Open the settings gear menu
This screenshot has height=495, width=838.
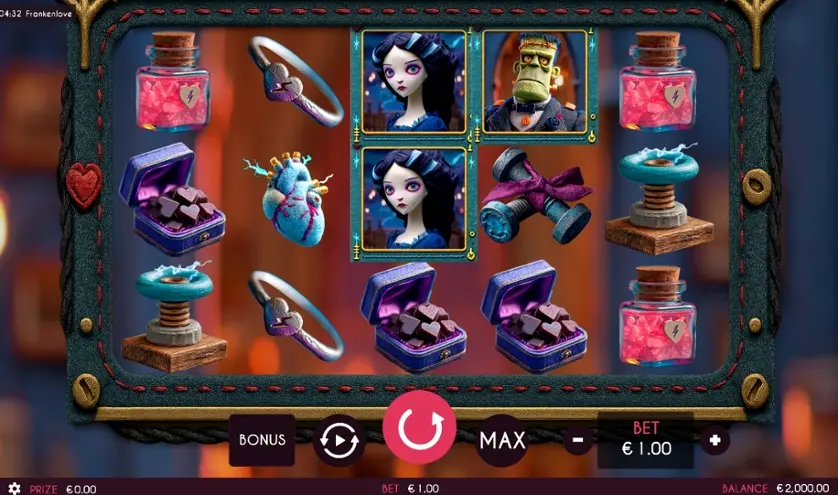click(x=14, y=488)
